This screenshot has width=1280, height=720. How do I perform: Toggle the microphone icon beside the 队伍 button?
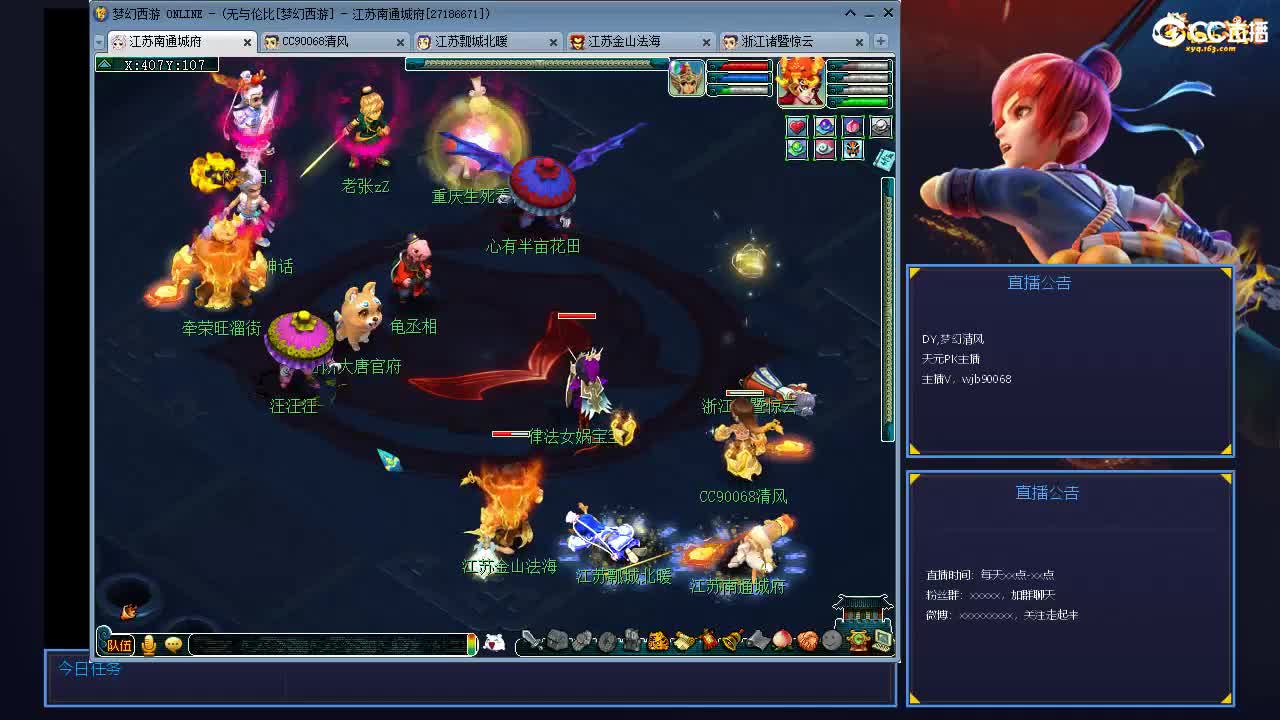(x=148, y=644)
